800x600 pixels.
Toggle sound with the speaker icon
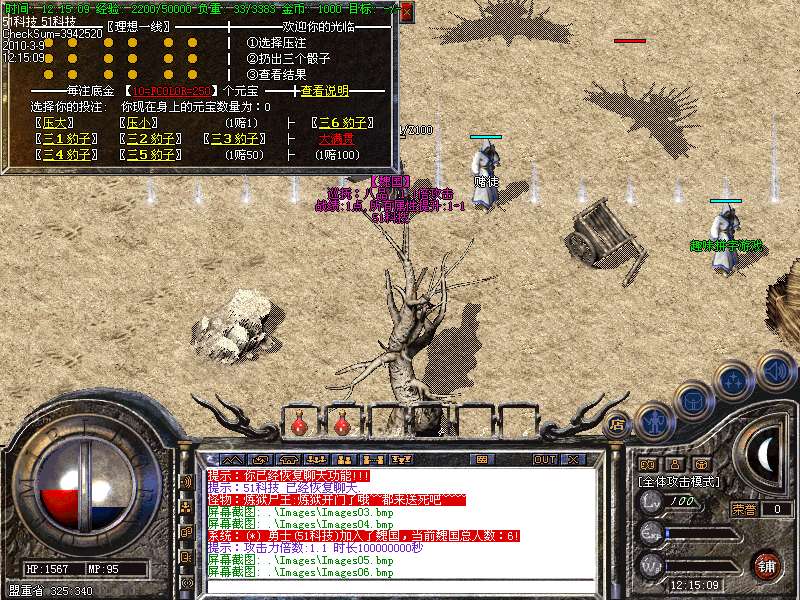coord(775,371)
